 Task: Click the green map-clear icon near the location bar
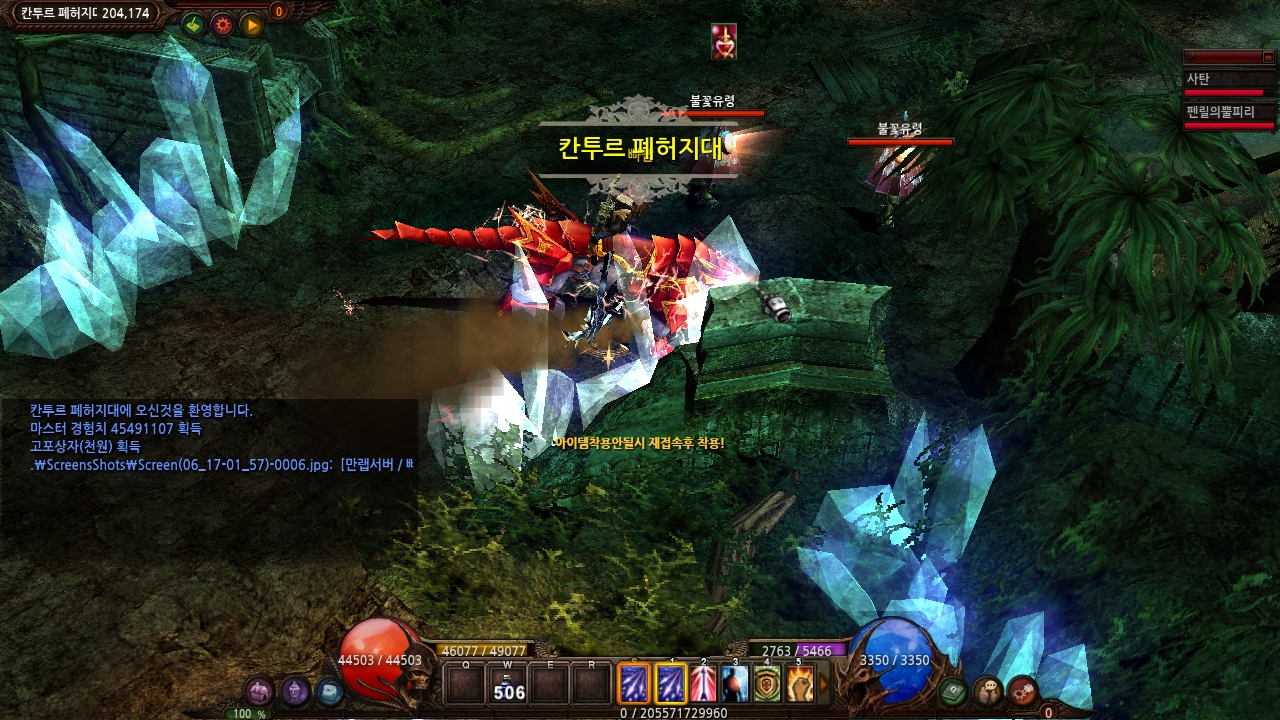coord(193,24)
